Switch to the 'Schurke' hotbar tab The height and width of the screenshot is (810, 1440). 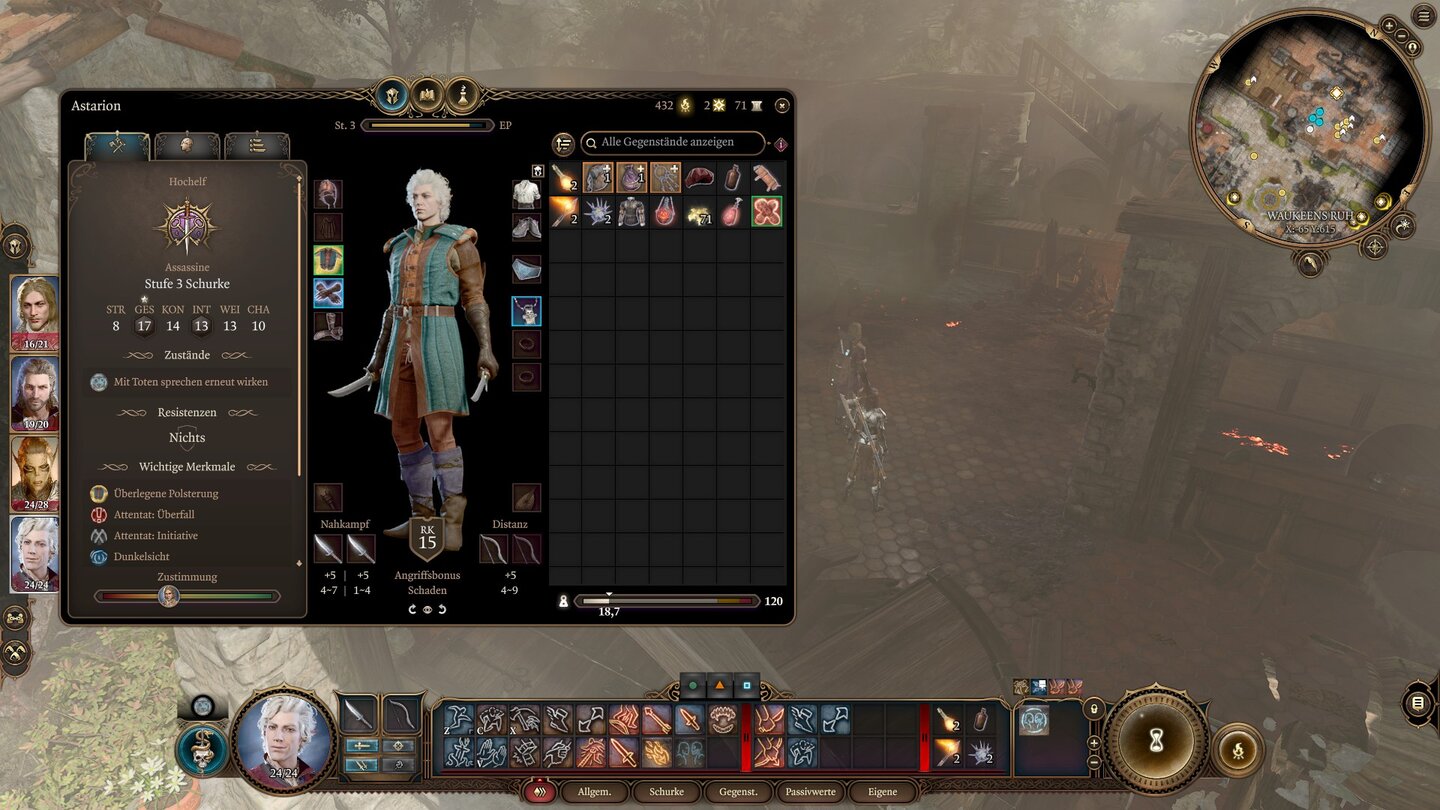666,792
